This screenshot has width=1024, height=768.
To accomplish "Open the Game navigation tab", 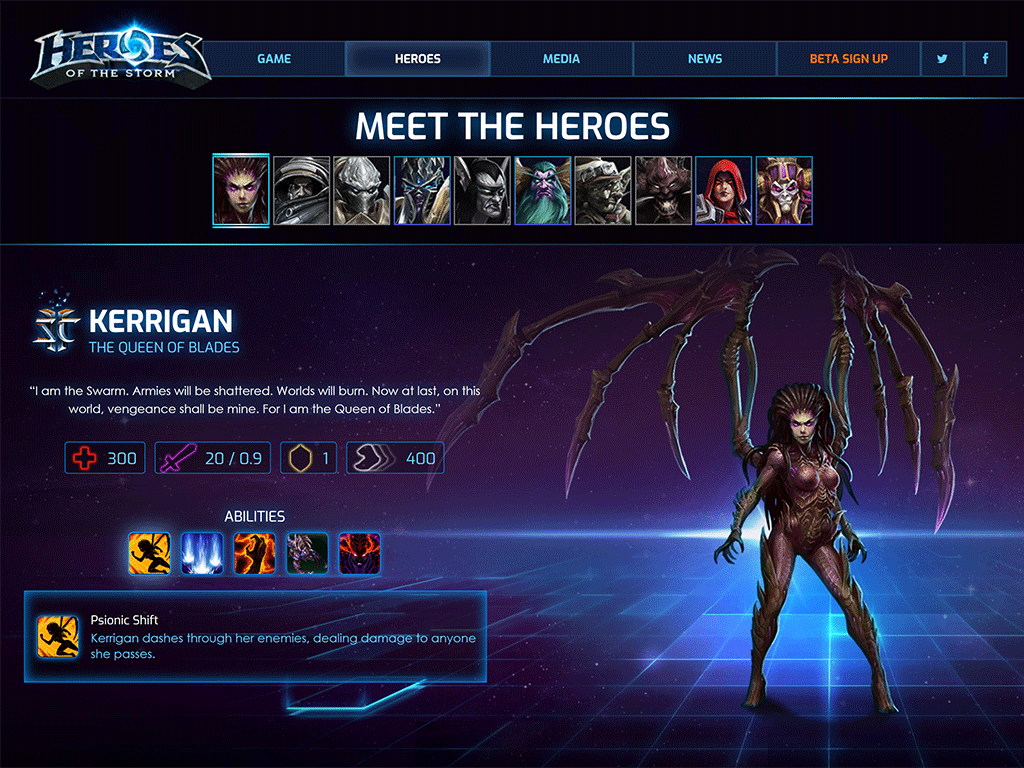I will coord(274,59).
